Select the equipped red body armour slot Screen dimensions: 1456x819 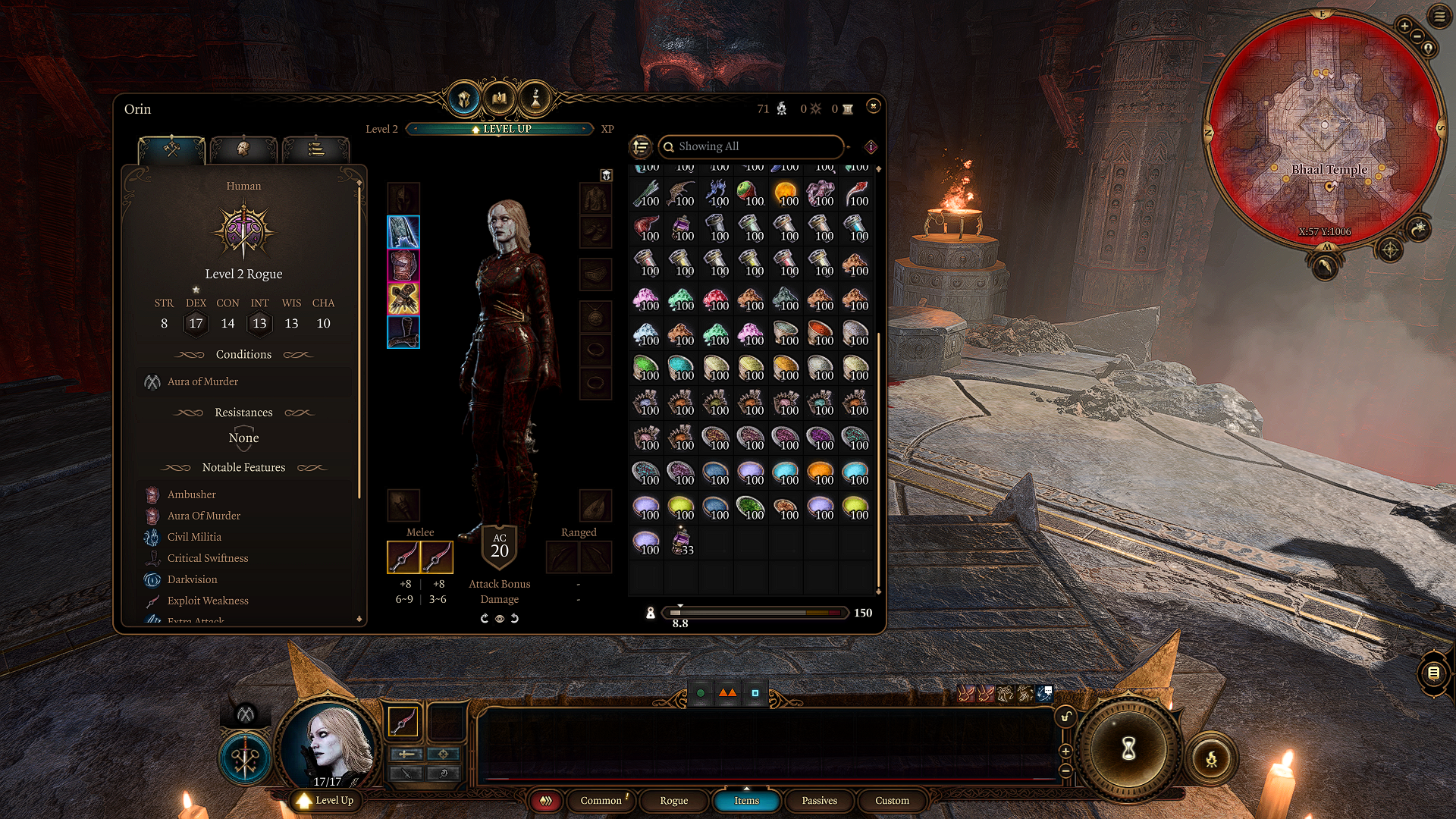click(x=403, y=265)
